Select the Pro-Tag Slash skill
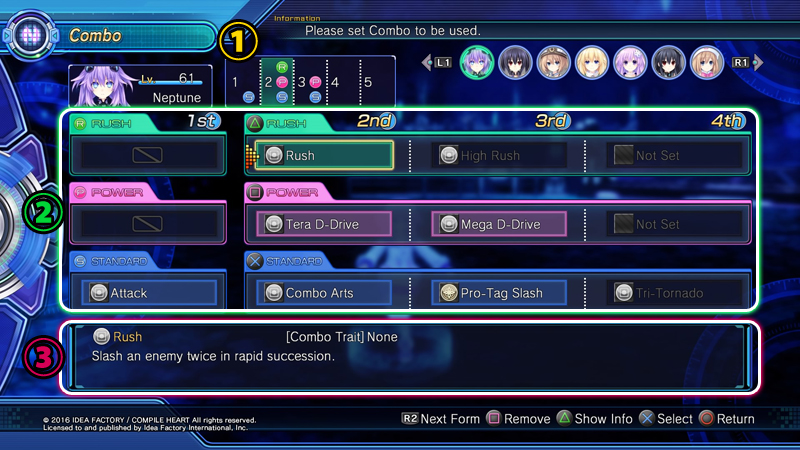Viewport: 800px width, 450px height. pyautogui.click(x=499, y=293)
